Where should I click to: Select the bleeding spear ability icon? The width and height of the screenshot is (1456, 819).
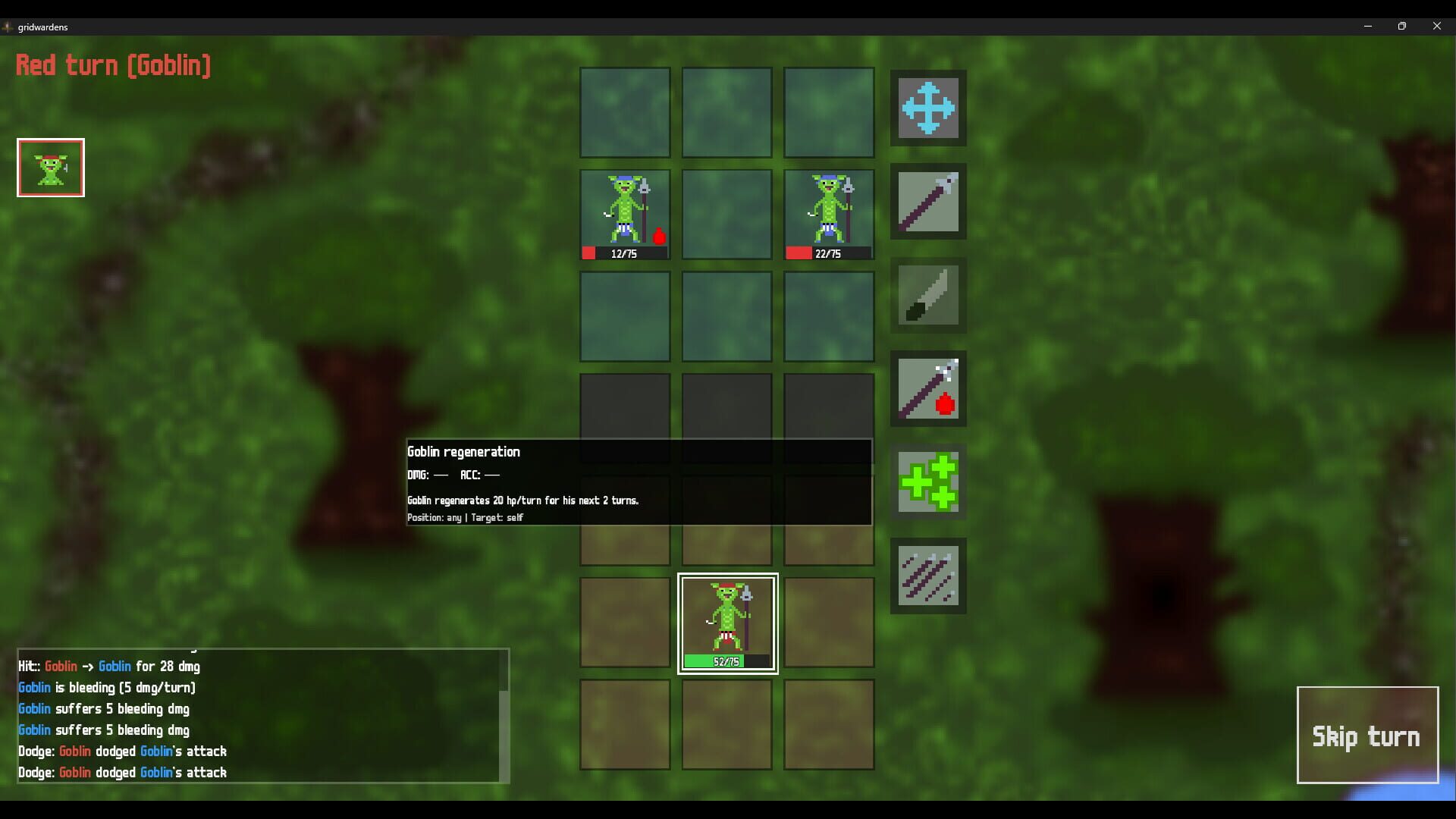point(928,389)
